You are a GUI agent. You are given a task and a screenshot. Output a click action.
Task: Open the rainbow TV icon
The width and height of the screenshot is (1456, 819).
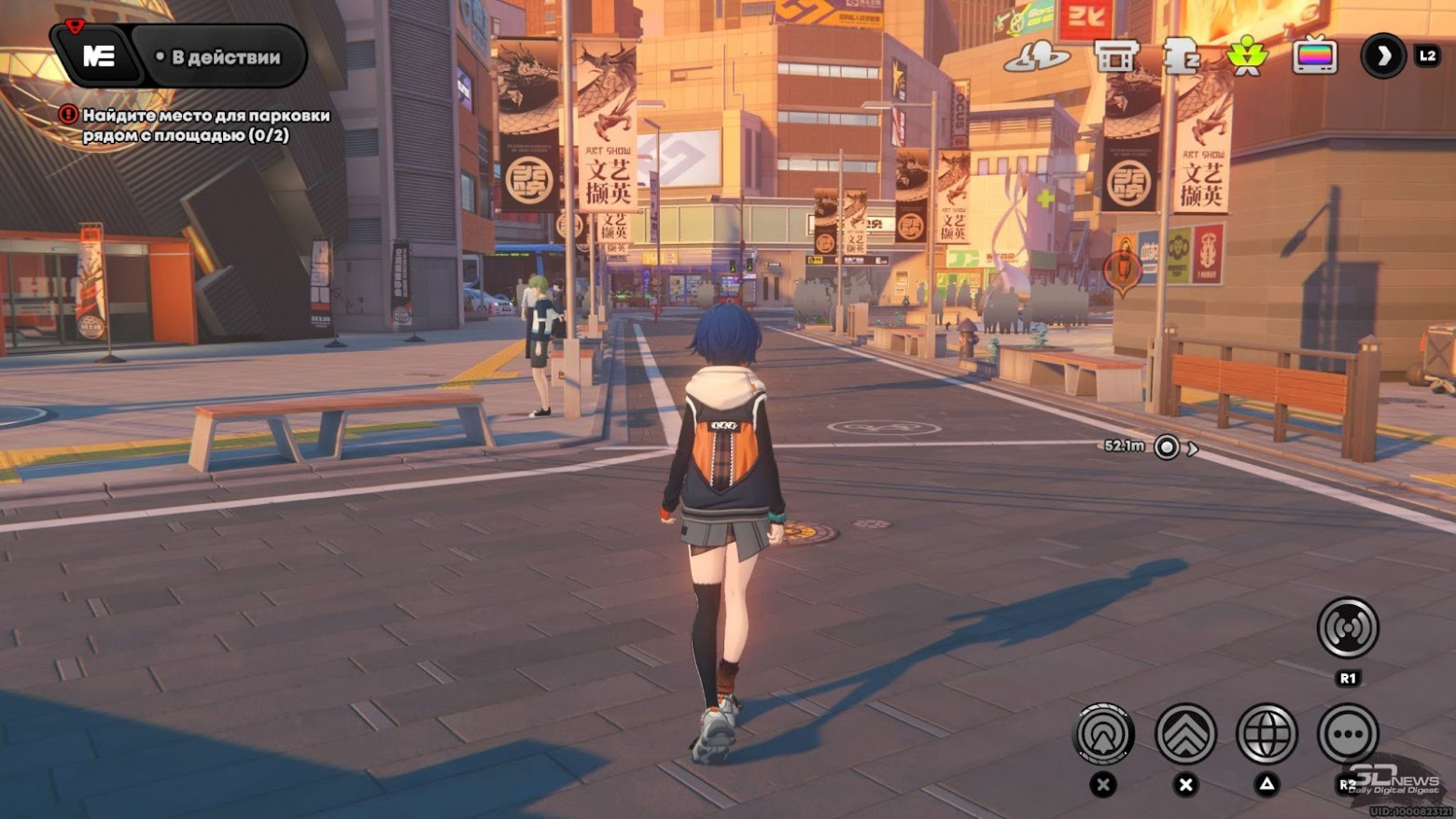coord(1314,56)
